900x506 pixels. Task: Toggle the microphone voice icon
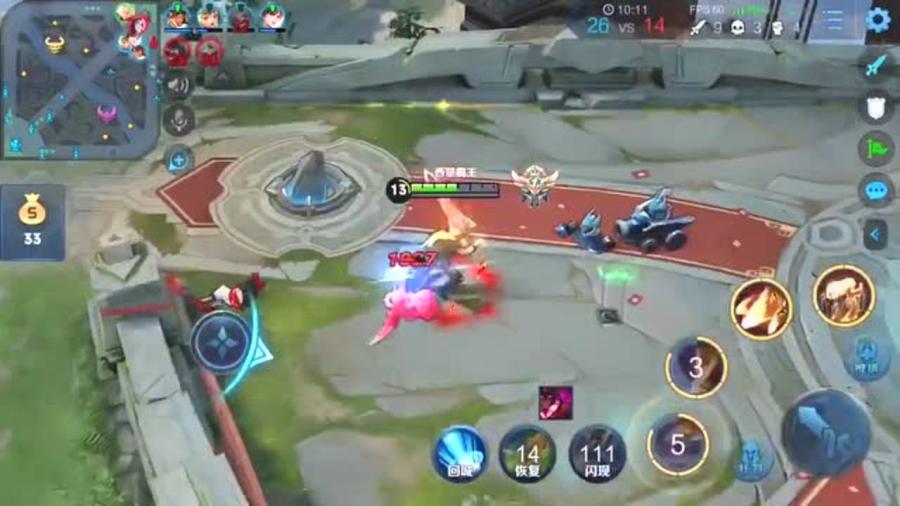(x=179, y=121)
